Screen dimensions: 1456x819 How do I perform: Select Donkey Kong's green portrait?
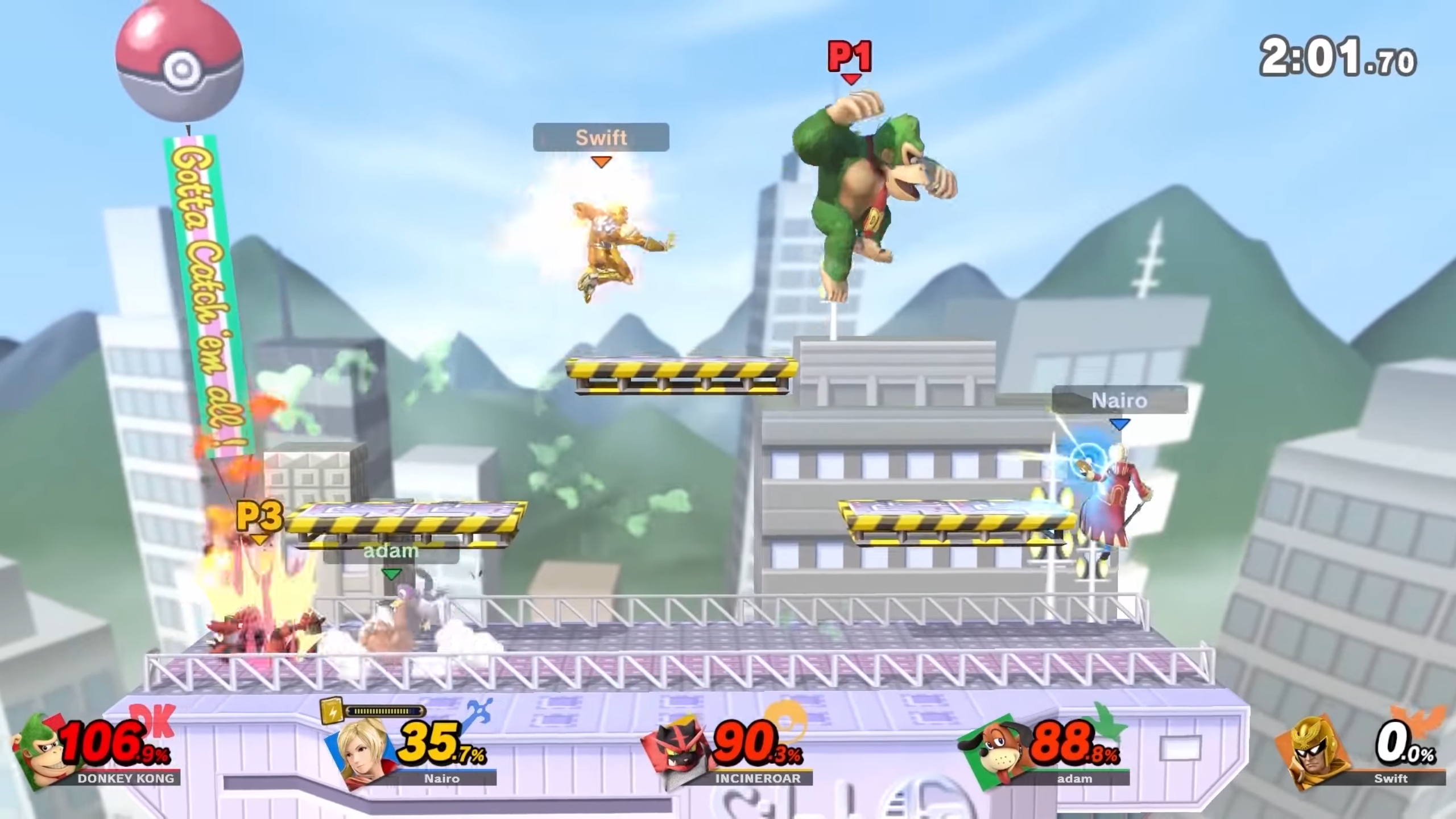(x=41, y=751)
